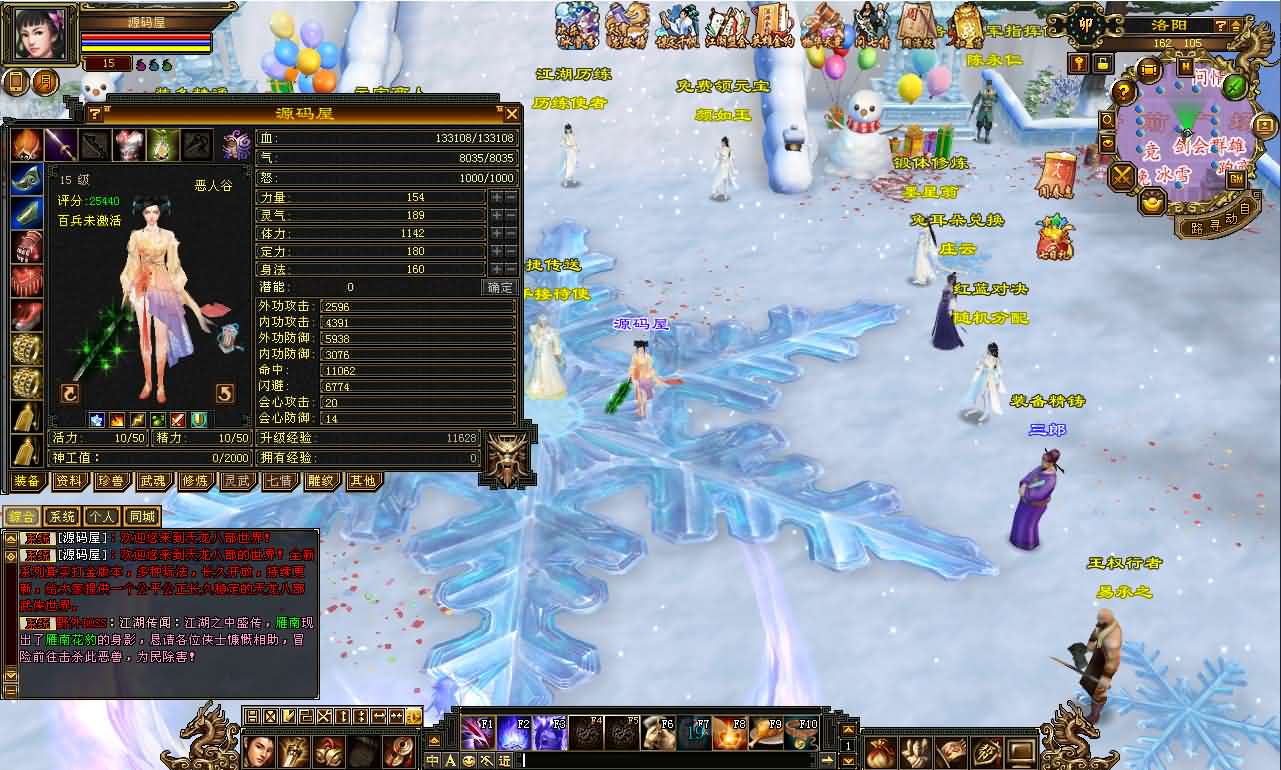
Task: Select the 武魂 tab
Action: point(153,481)
